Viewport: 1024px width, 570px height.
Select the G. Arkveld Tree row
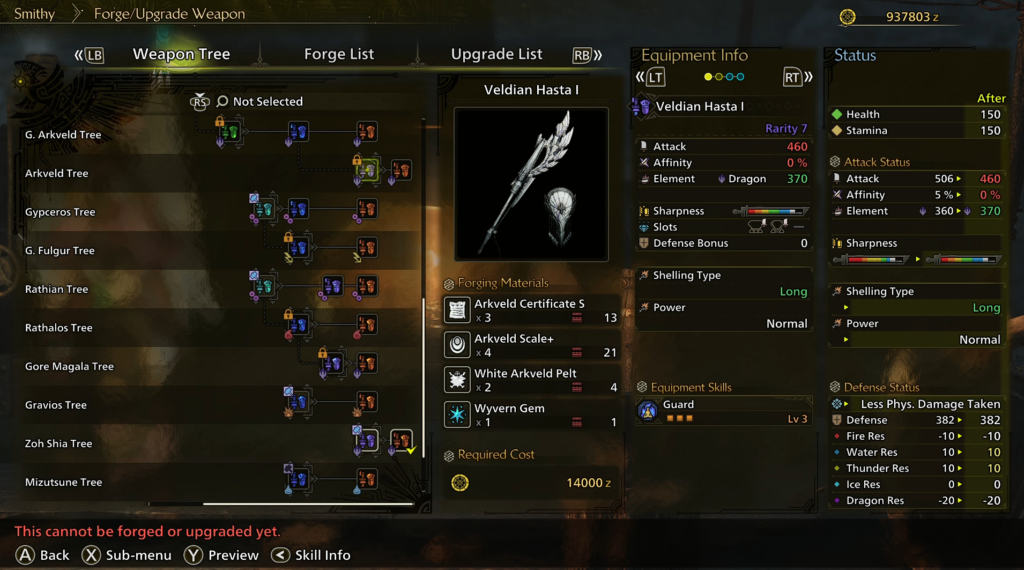pyautogui.click(x=63, y=135)
